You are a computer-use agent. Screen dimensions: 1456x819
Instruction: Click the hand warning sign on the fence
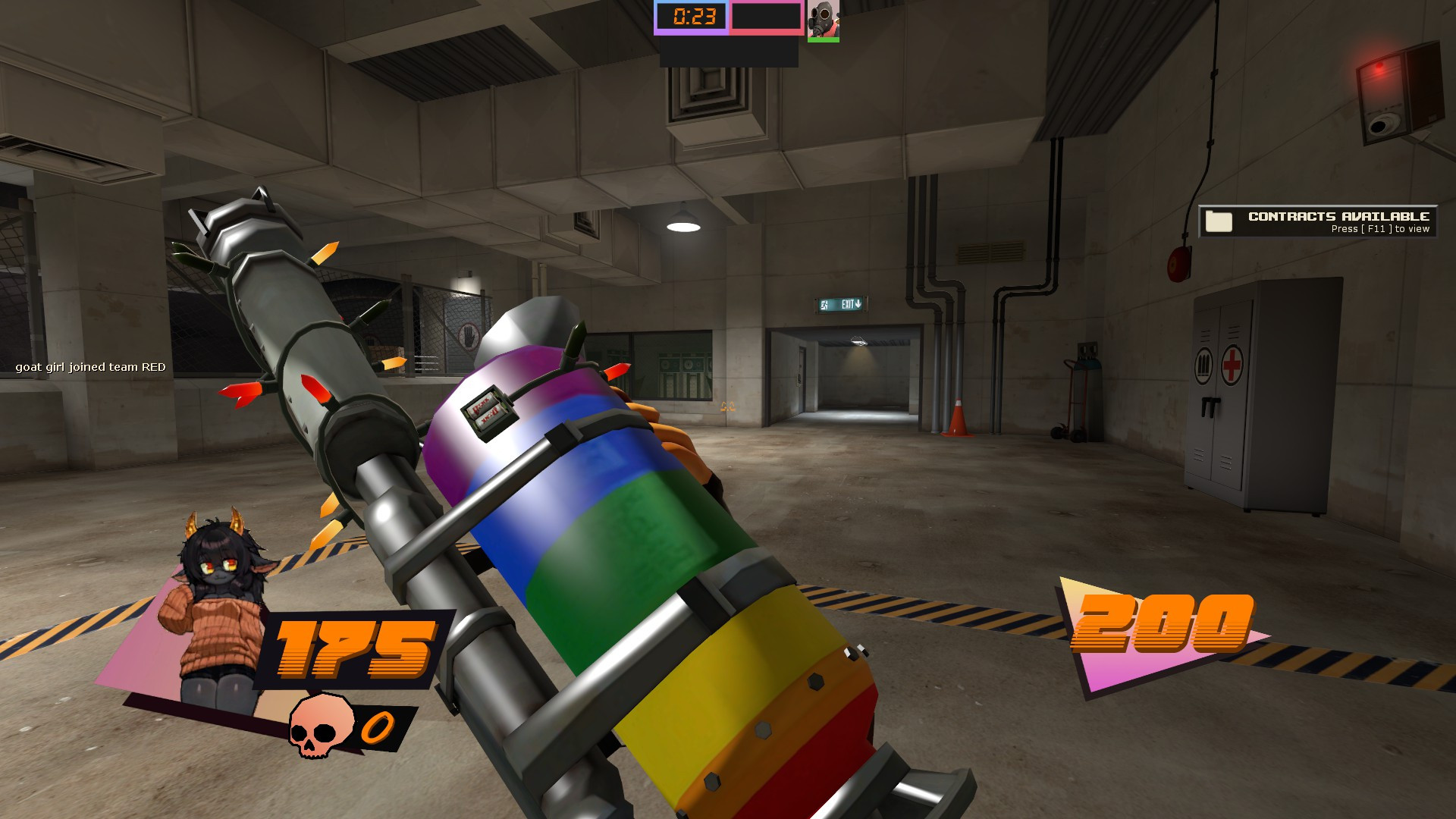(468, 337)
